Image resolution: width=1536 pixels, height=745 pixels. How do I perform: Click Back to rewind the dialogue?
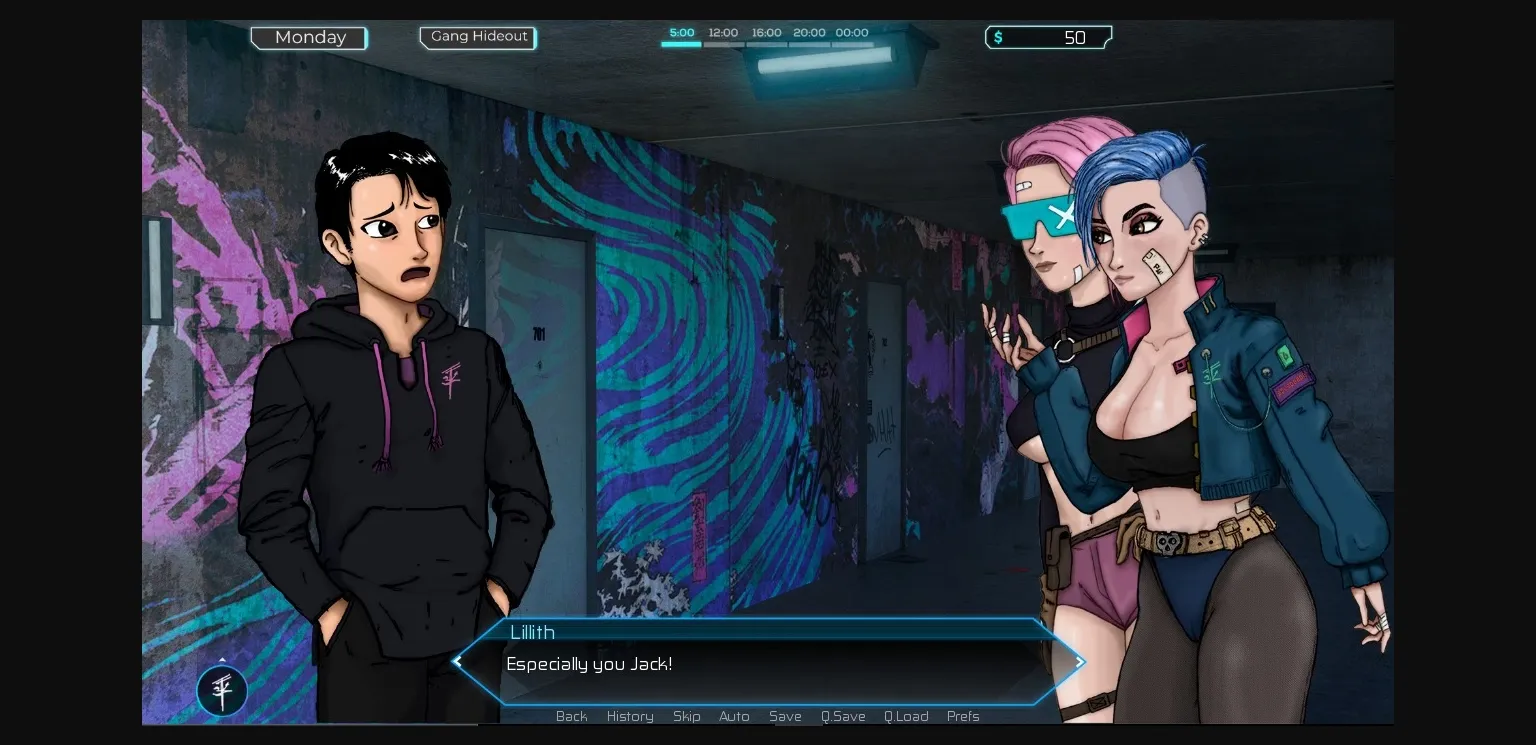pos(571,716)
